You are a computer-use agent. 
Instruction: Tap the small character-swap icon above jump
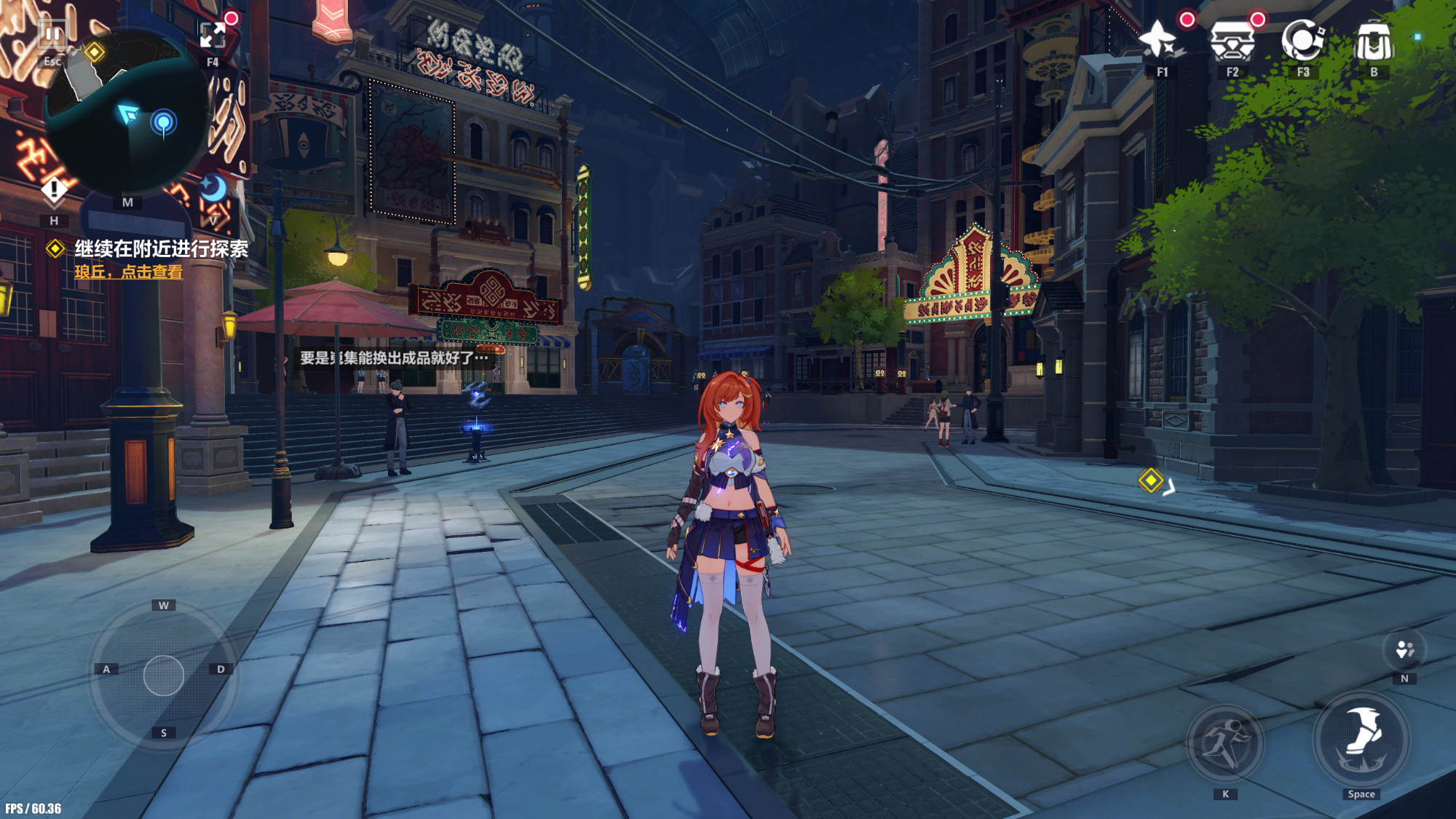(1404, 649)
